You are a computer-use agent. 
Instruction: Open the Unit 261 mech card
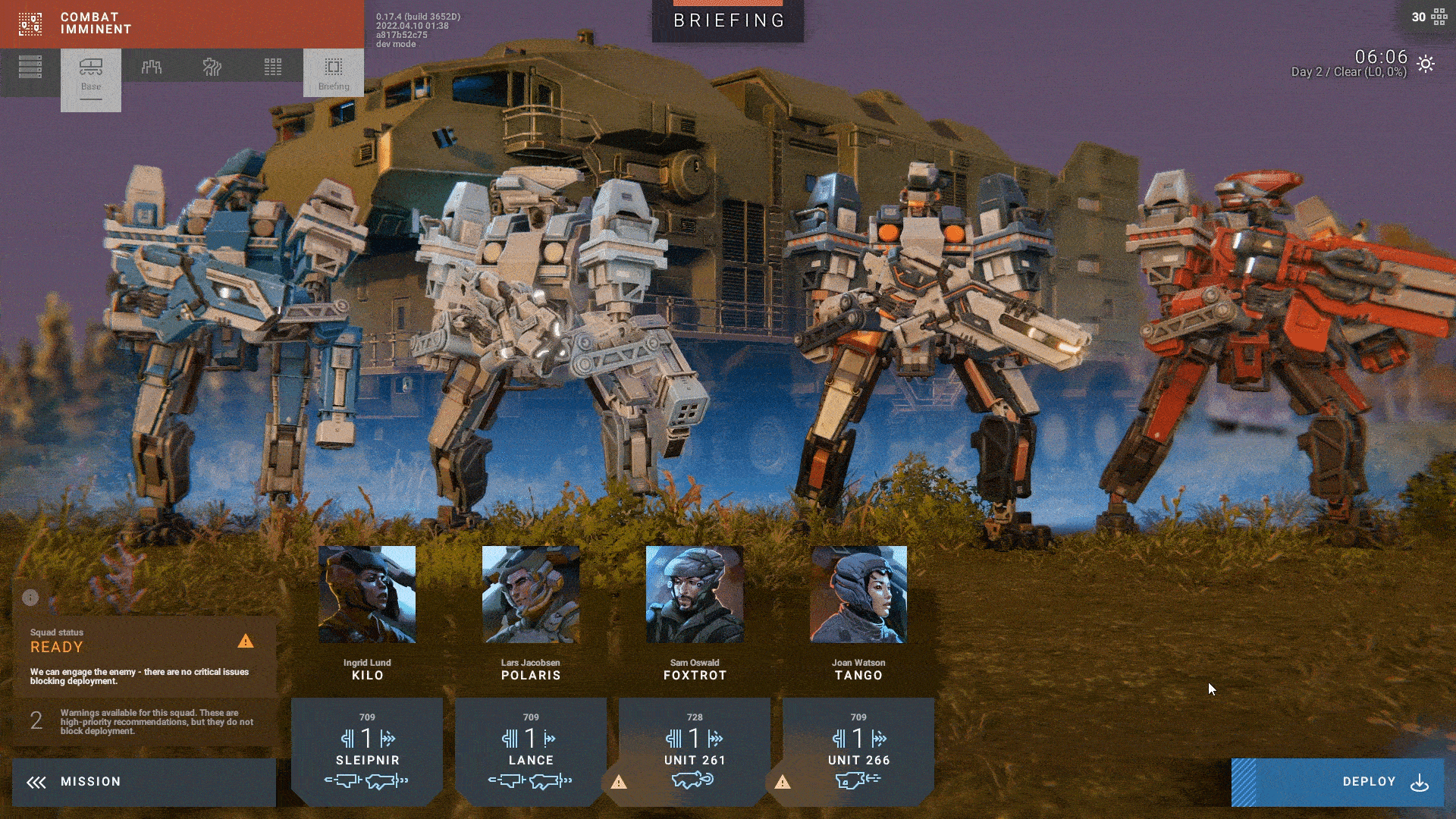click(695, 751)
